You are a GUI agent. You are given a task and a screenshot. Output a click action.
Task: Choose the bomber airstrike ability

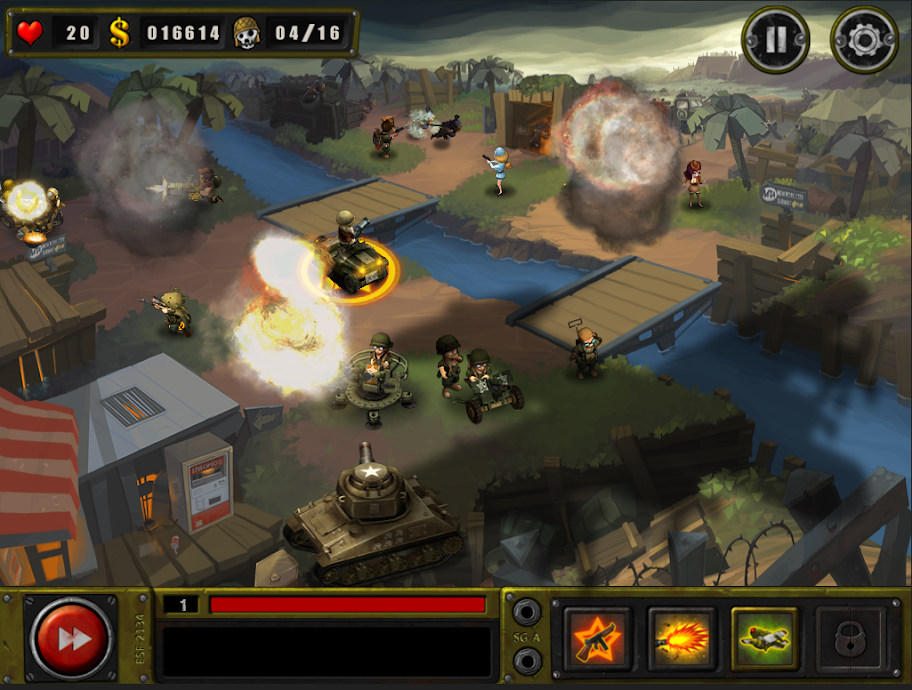764,638
